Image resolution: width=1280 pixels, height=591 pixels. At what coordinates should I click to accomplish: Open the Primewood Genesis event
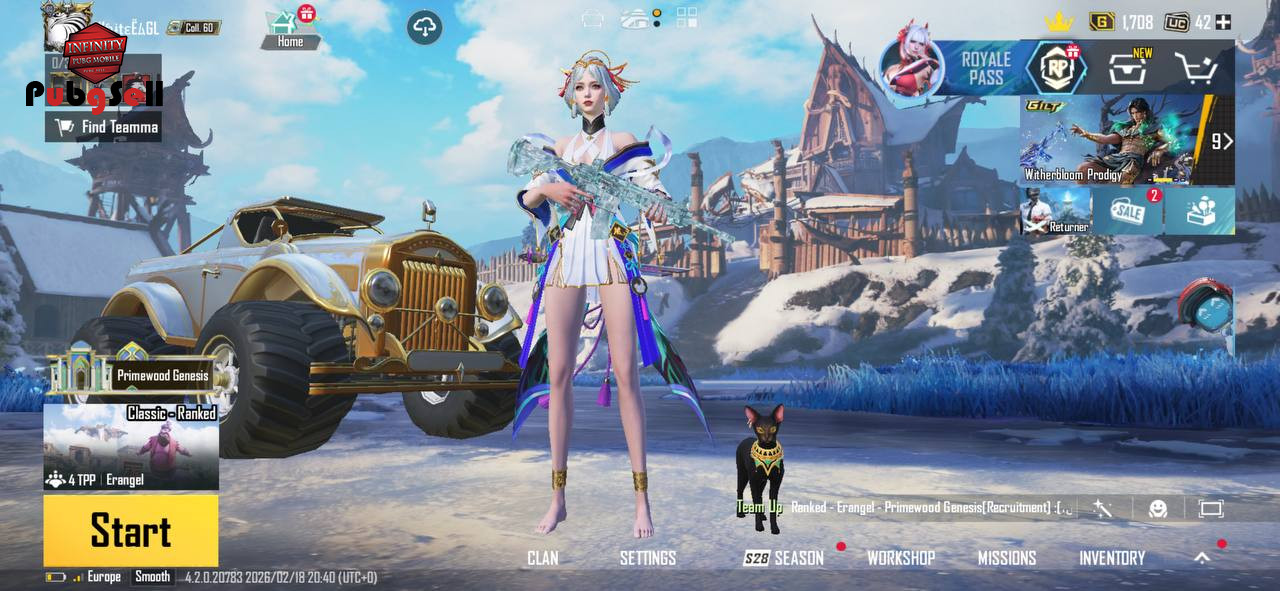(x=131, y=372)
